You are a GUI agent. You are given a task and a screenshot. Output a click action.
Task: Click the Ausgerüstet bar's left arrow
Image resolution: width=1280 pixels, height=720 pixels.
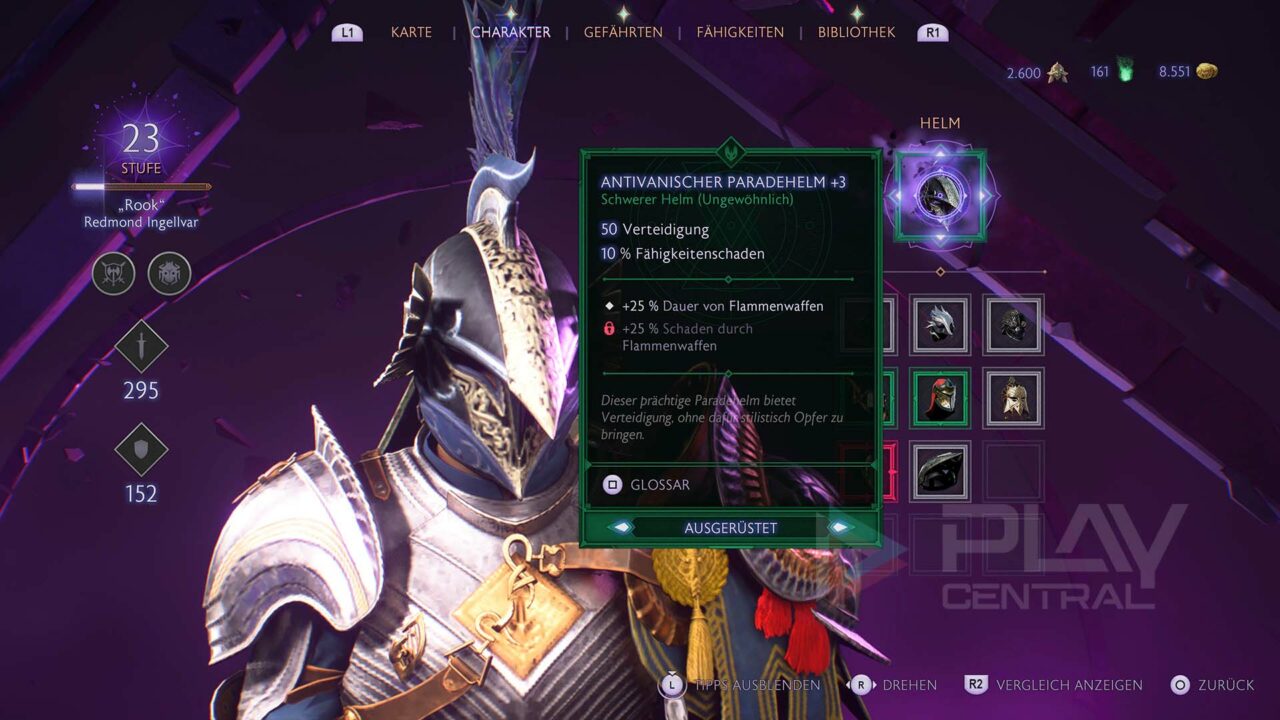[622, 528]
